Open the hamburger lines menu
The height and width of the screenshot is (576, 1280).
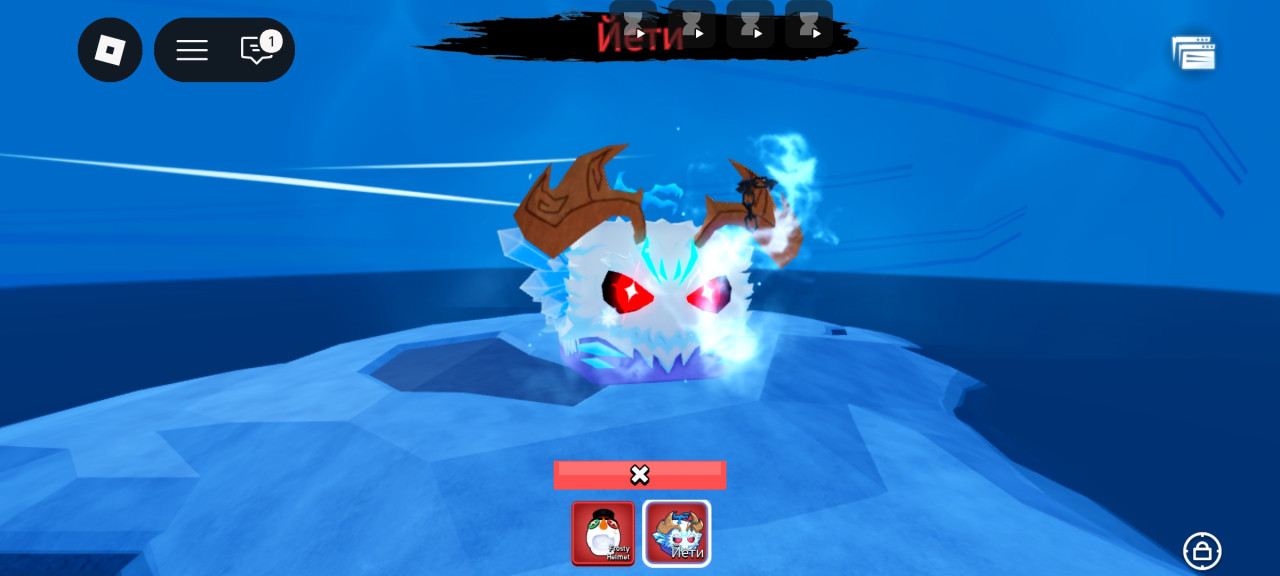click(192, 50)
